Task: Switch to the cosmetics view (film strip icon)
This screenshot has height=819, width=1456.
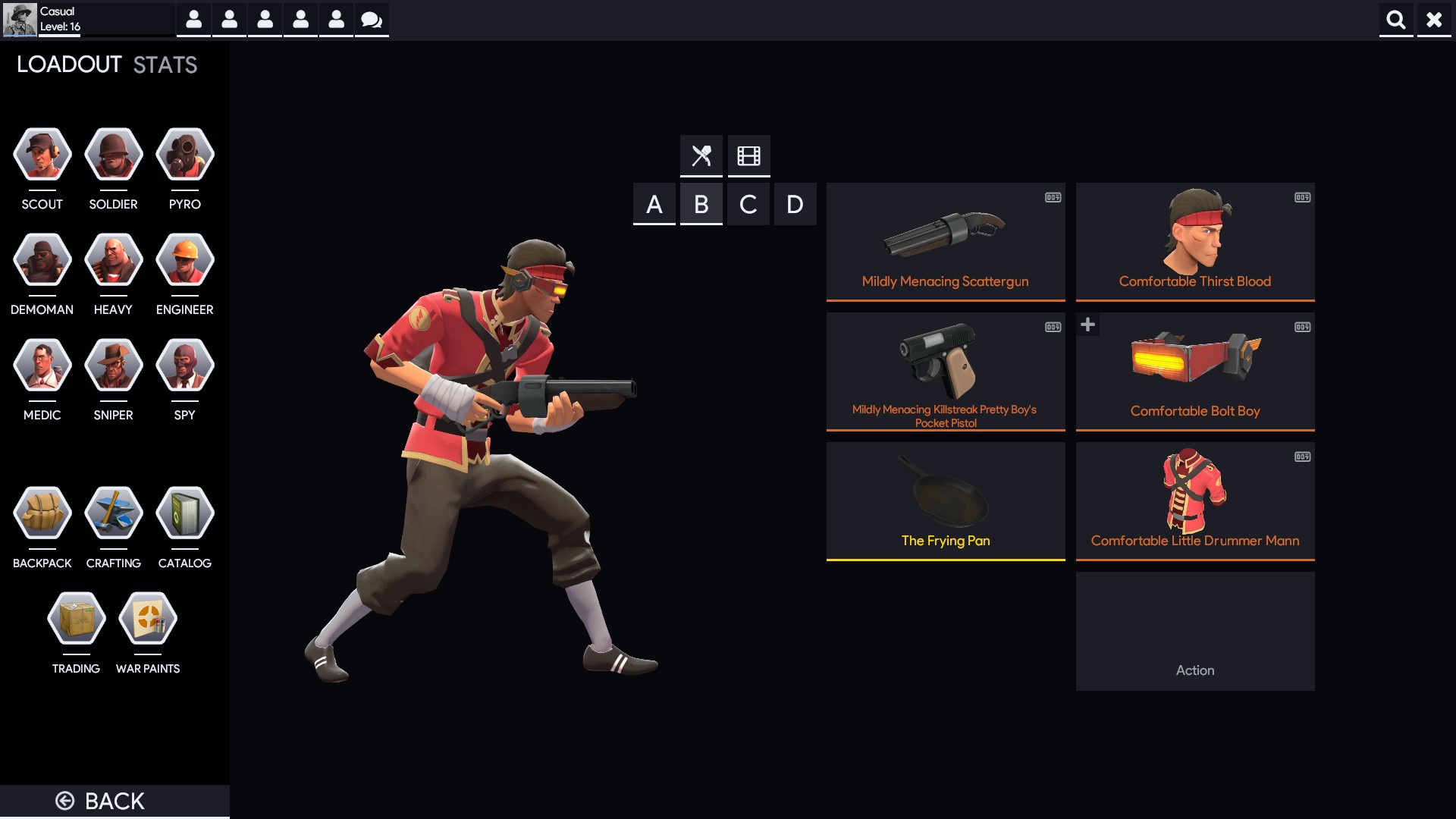Action: click(x=748, y=155)
